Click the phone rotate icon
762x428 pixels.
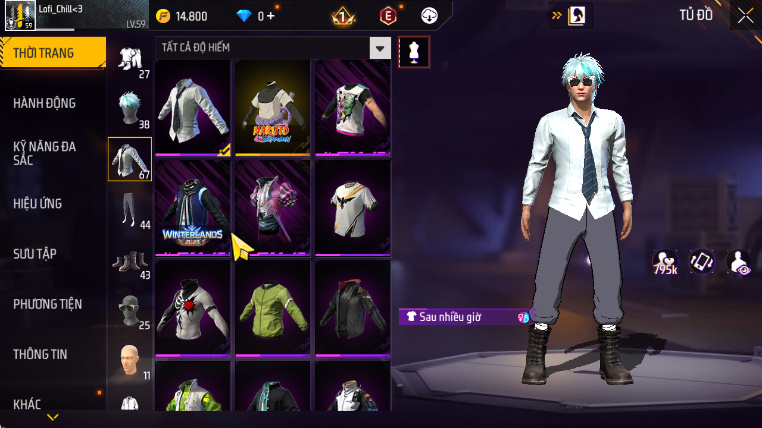point(702,262)
